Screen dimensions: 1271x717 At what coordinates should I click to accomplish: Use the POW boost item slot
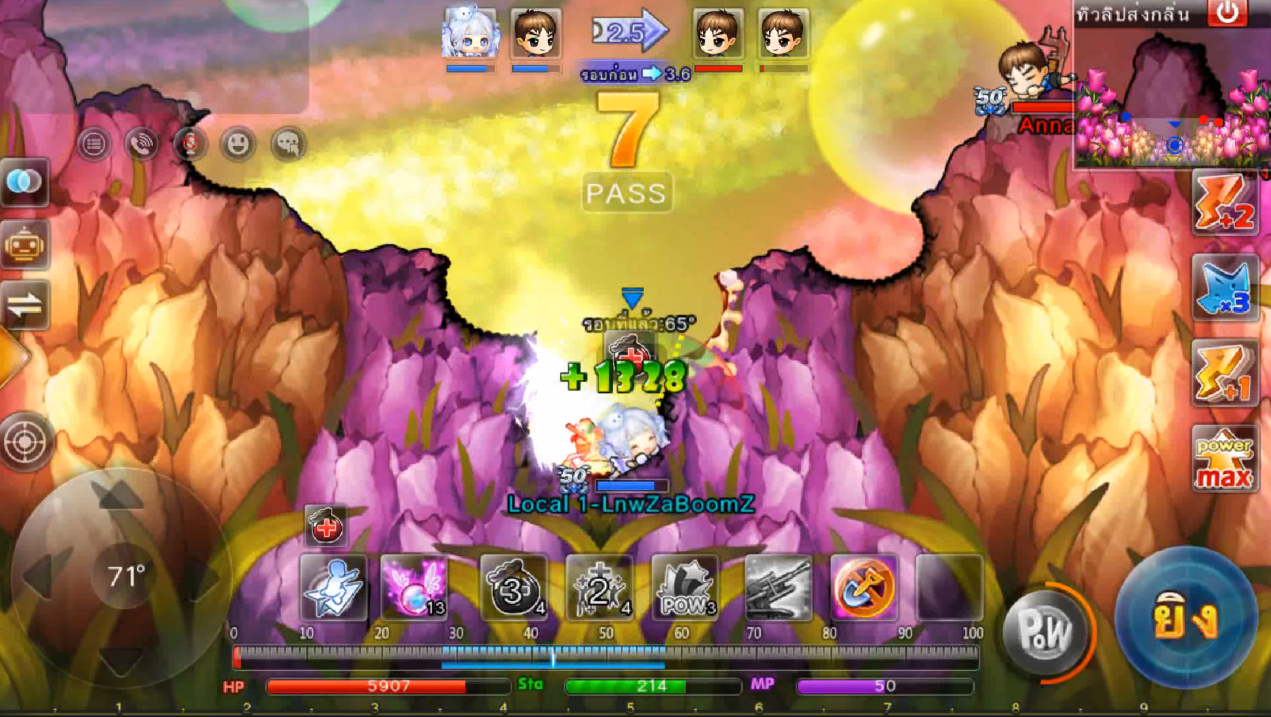pyautogui.click(x=685, y=589)
